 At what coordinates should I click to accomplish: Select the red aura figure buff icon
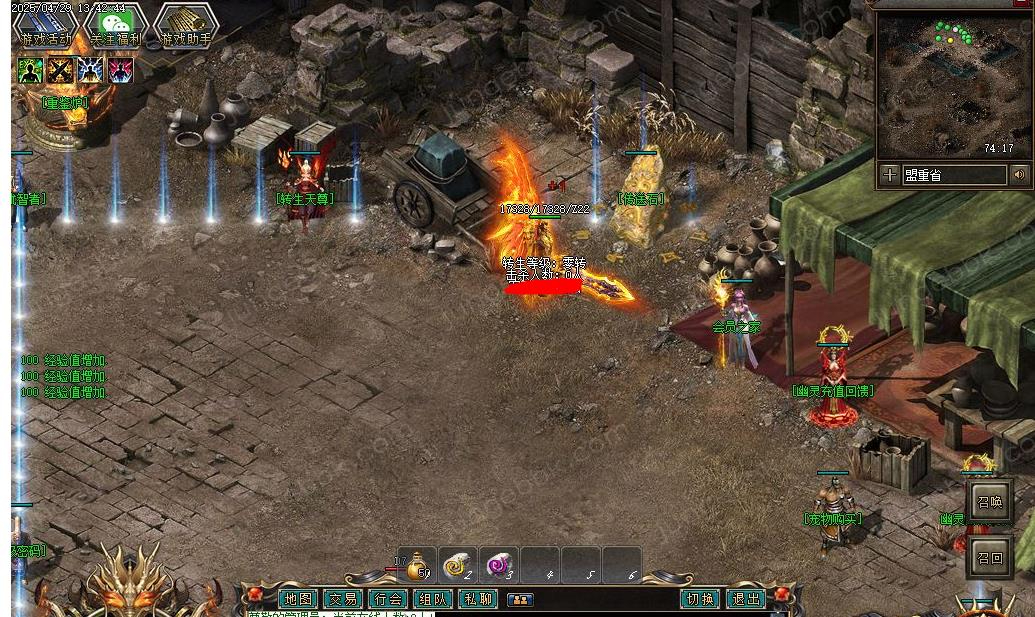(121, 71)
